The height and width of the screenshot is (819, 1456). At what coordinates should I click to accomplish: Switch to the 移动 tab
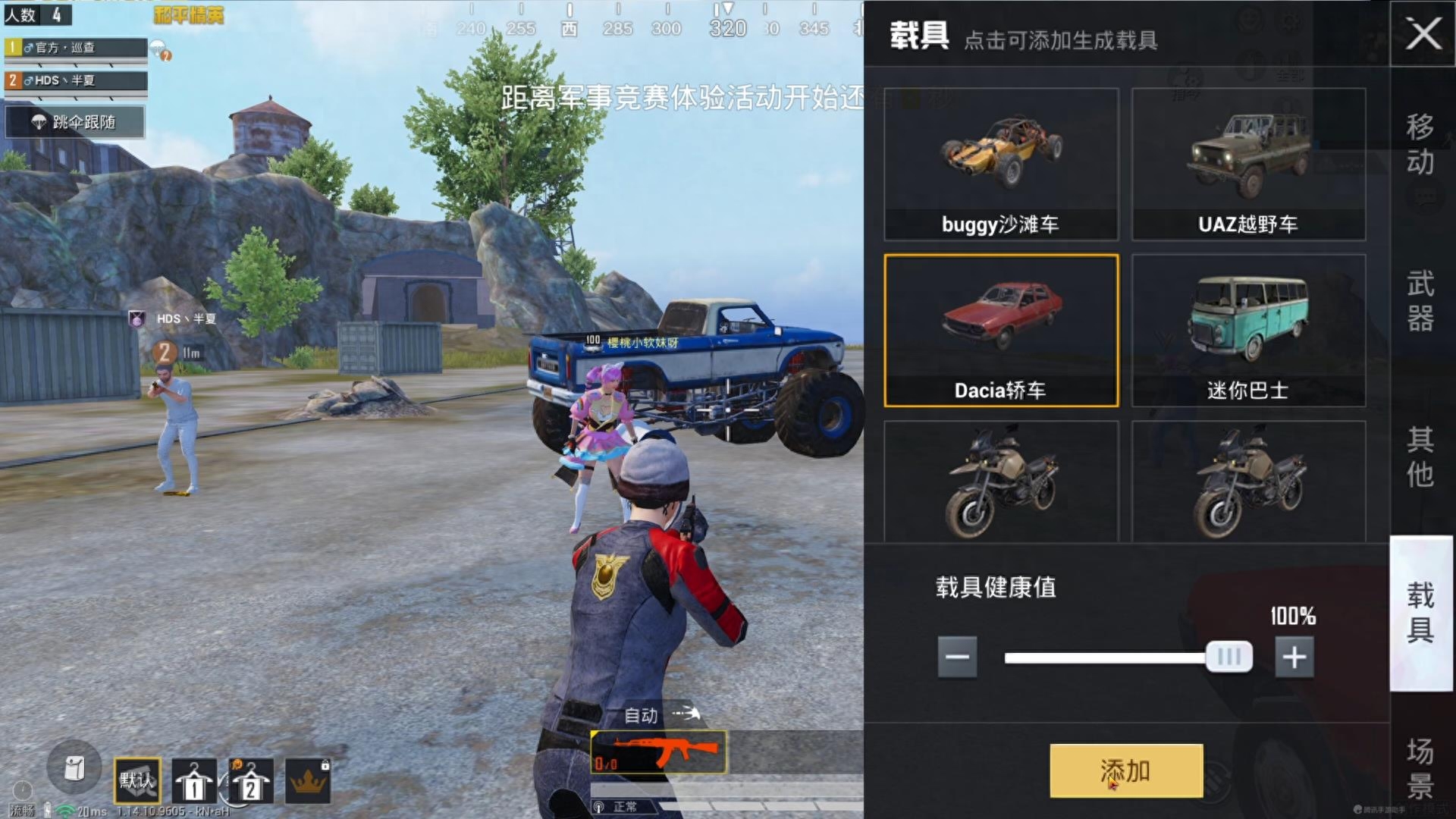[1420, 144]
